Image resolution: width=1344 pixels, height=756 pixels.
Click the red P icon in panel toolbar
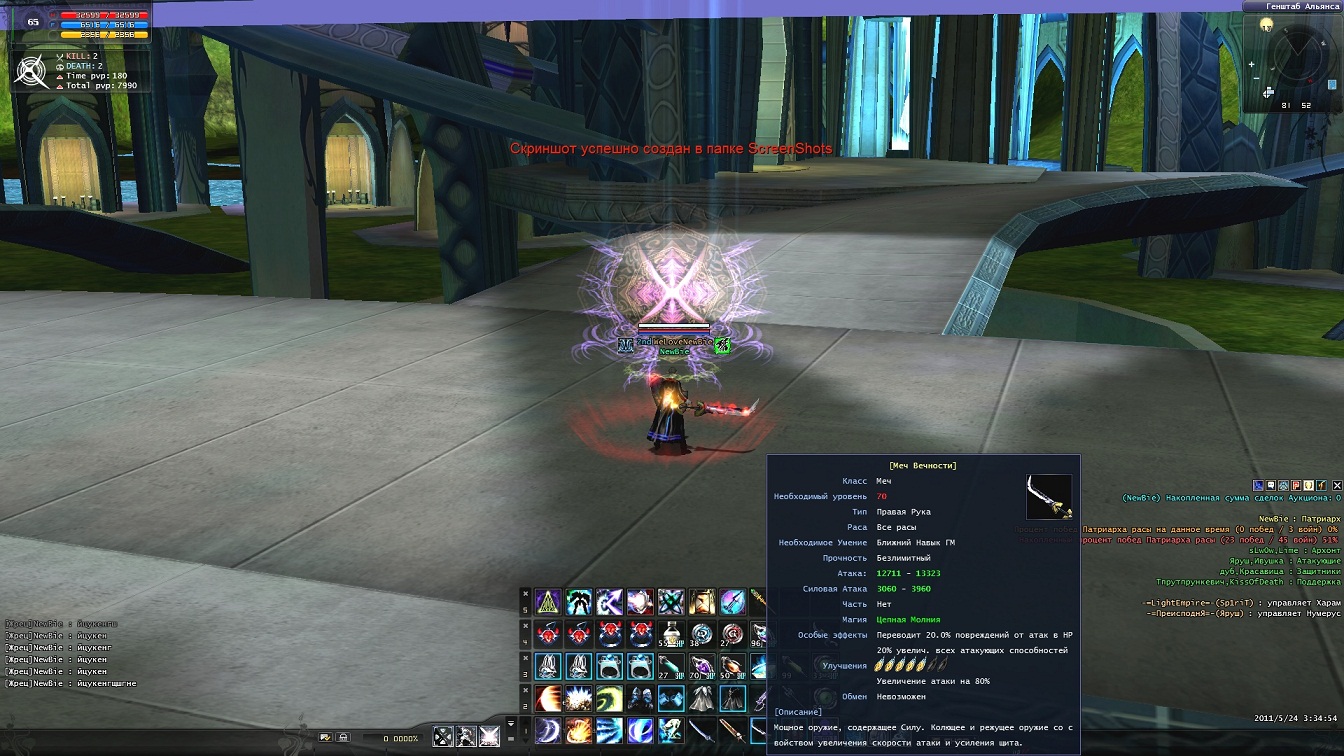click(x=1296, y=485)
